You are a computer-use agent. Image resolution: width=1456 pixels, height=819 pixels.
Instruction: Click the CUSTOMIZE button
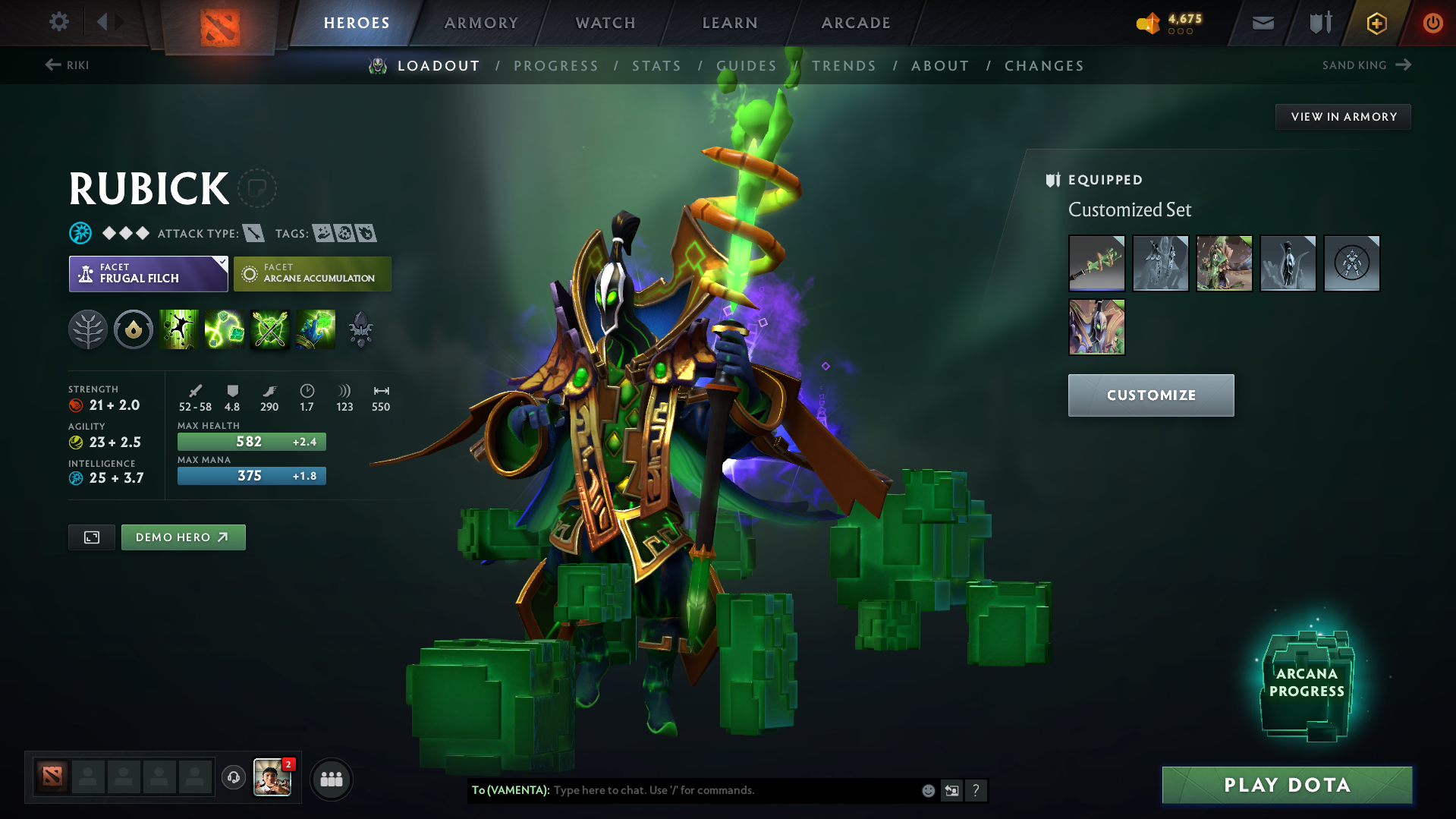point(1150,395)
